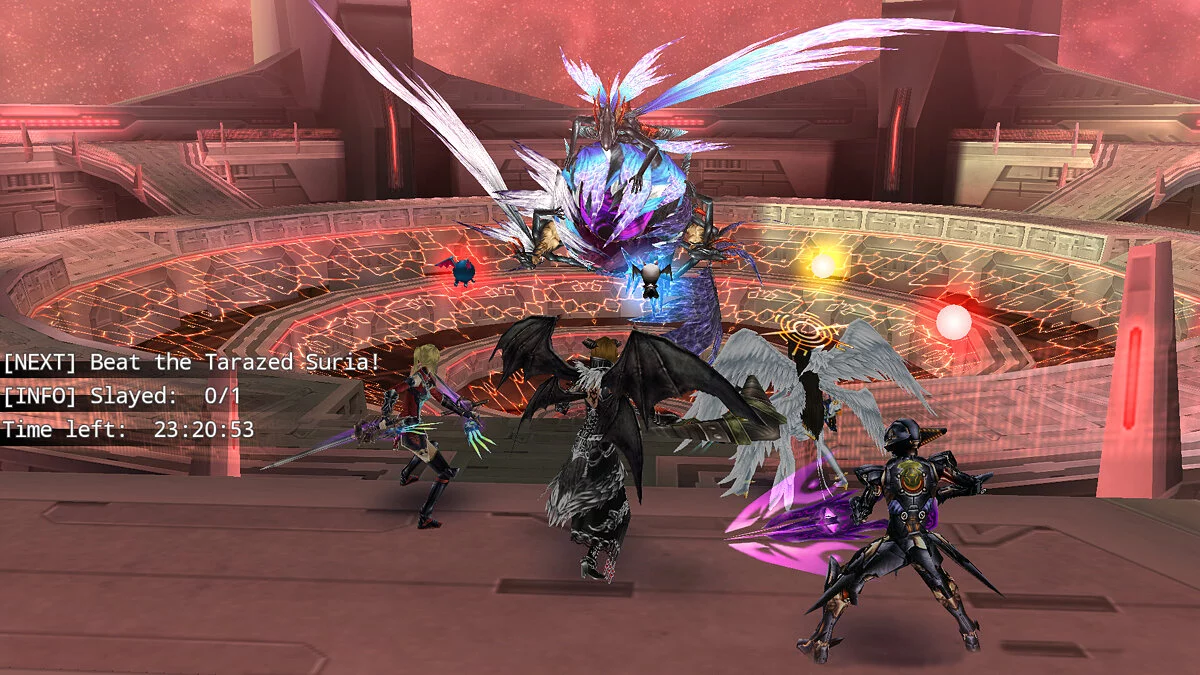1200x675 pixels.
Task: Select the Beat the Tarazed Suria objective
Action: (191, 362)
